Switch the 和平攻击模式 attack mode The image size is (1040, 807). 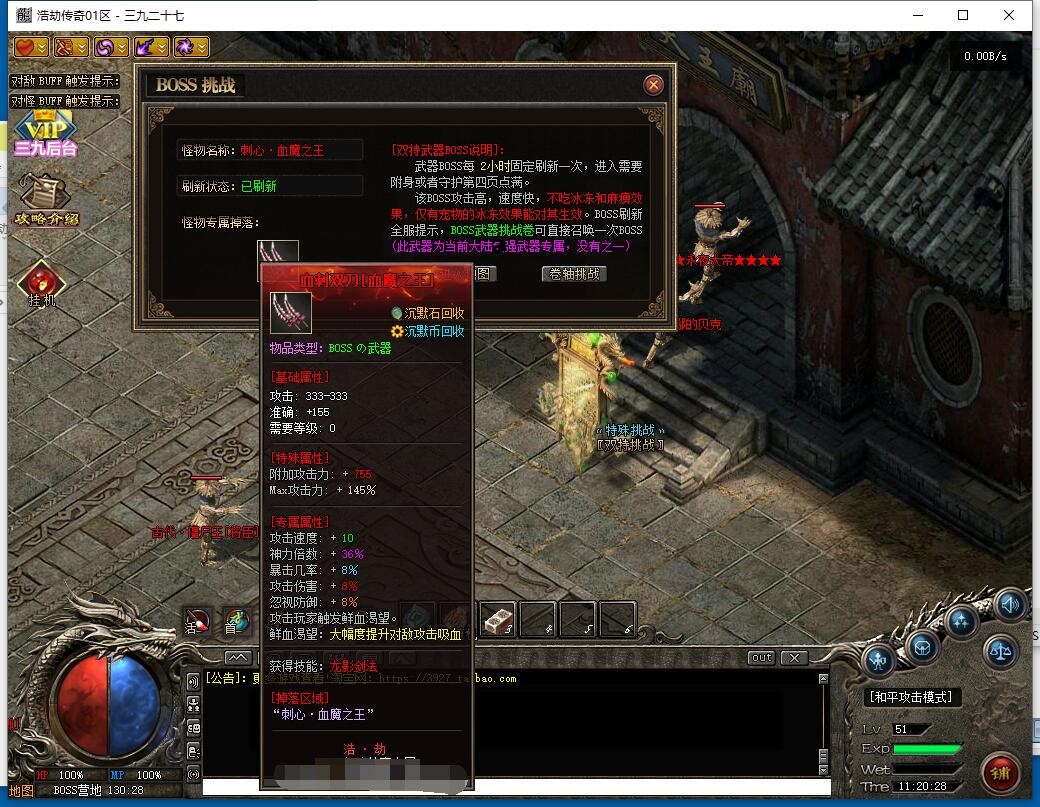(911, 697)
